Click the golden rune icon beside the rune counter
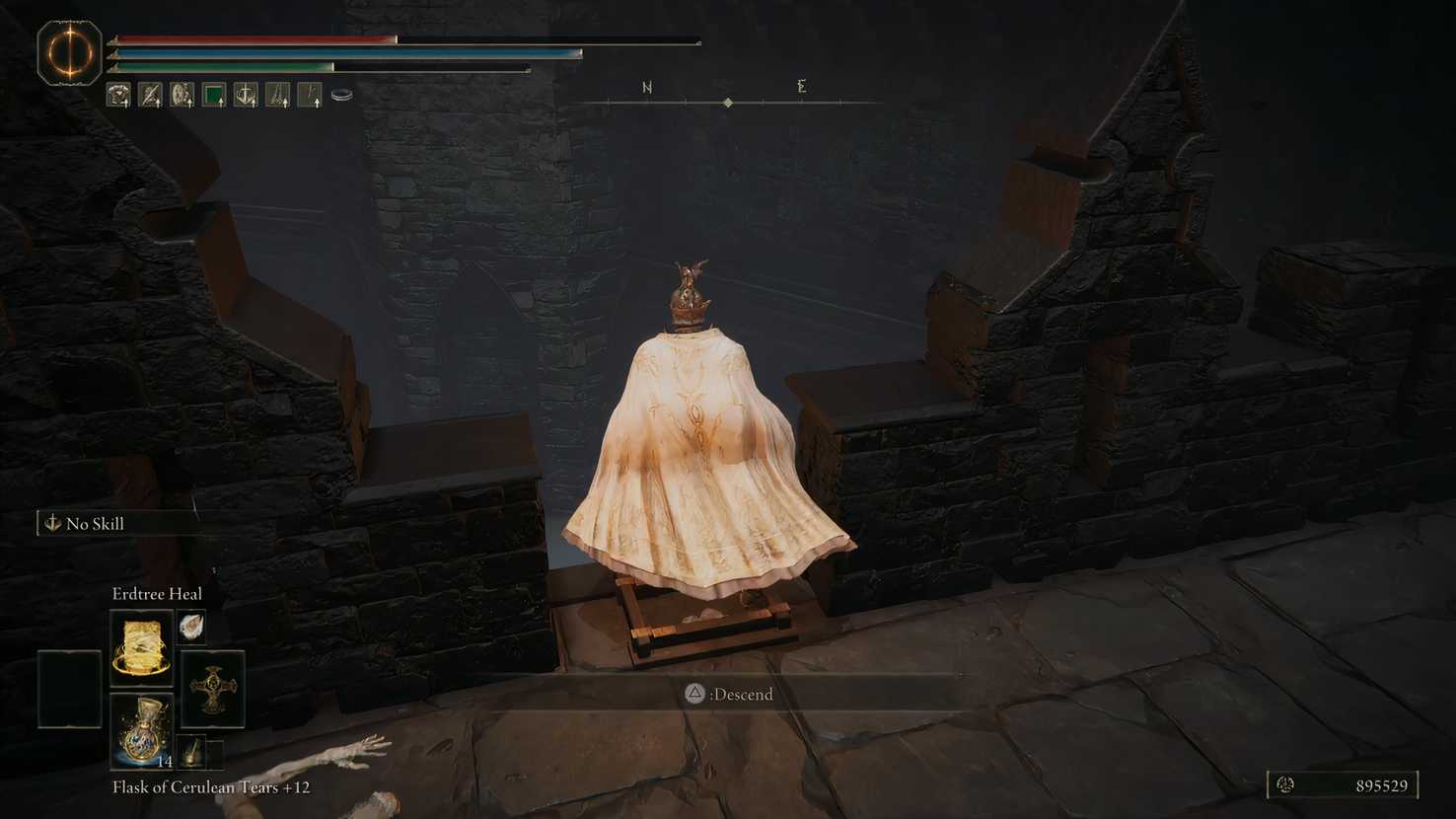The height and width of the screenshot is (819, 1456). (x=1287, y=785)
